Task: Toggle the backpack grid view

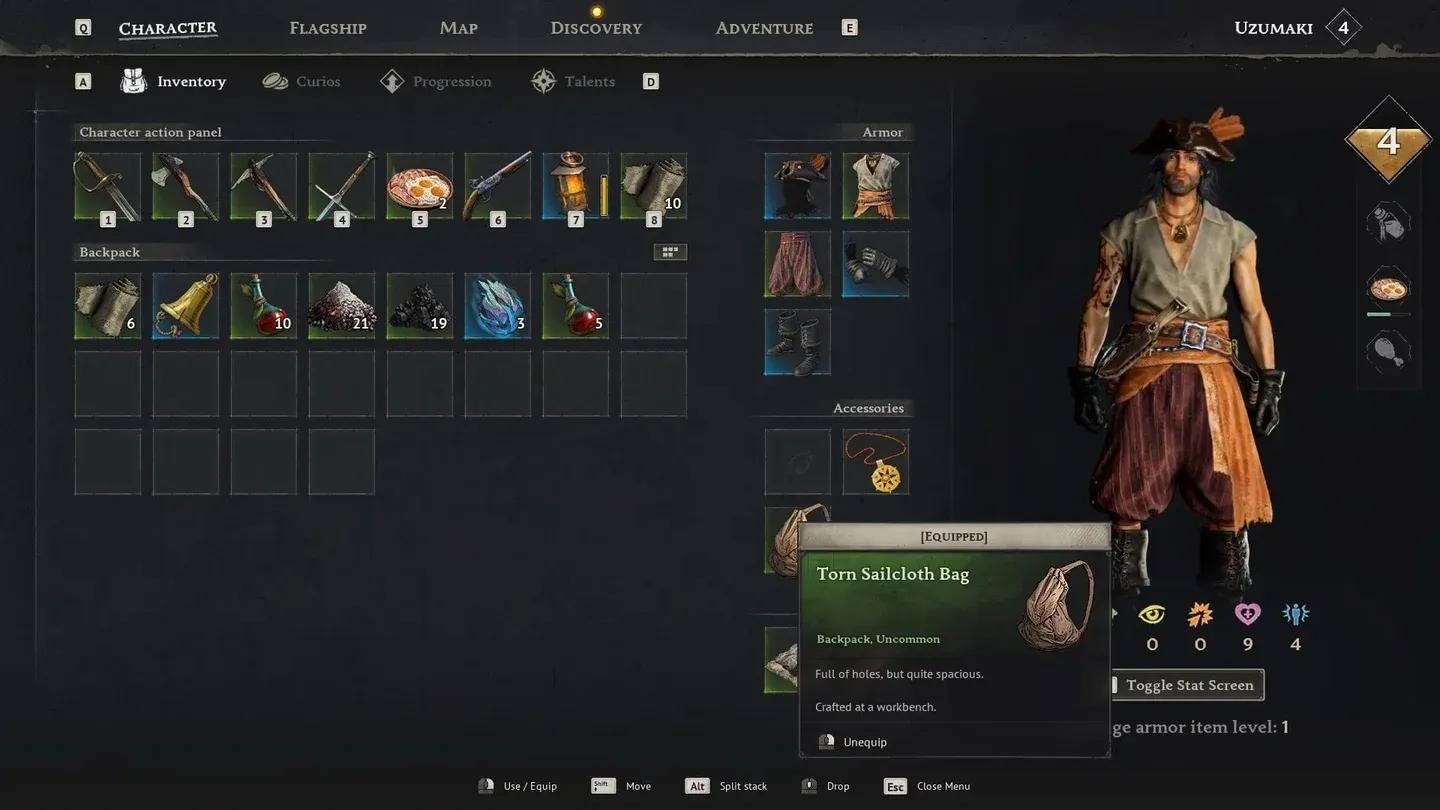Action: pyautogui.click(x=670, y=251)
